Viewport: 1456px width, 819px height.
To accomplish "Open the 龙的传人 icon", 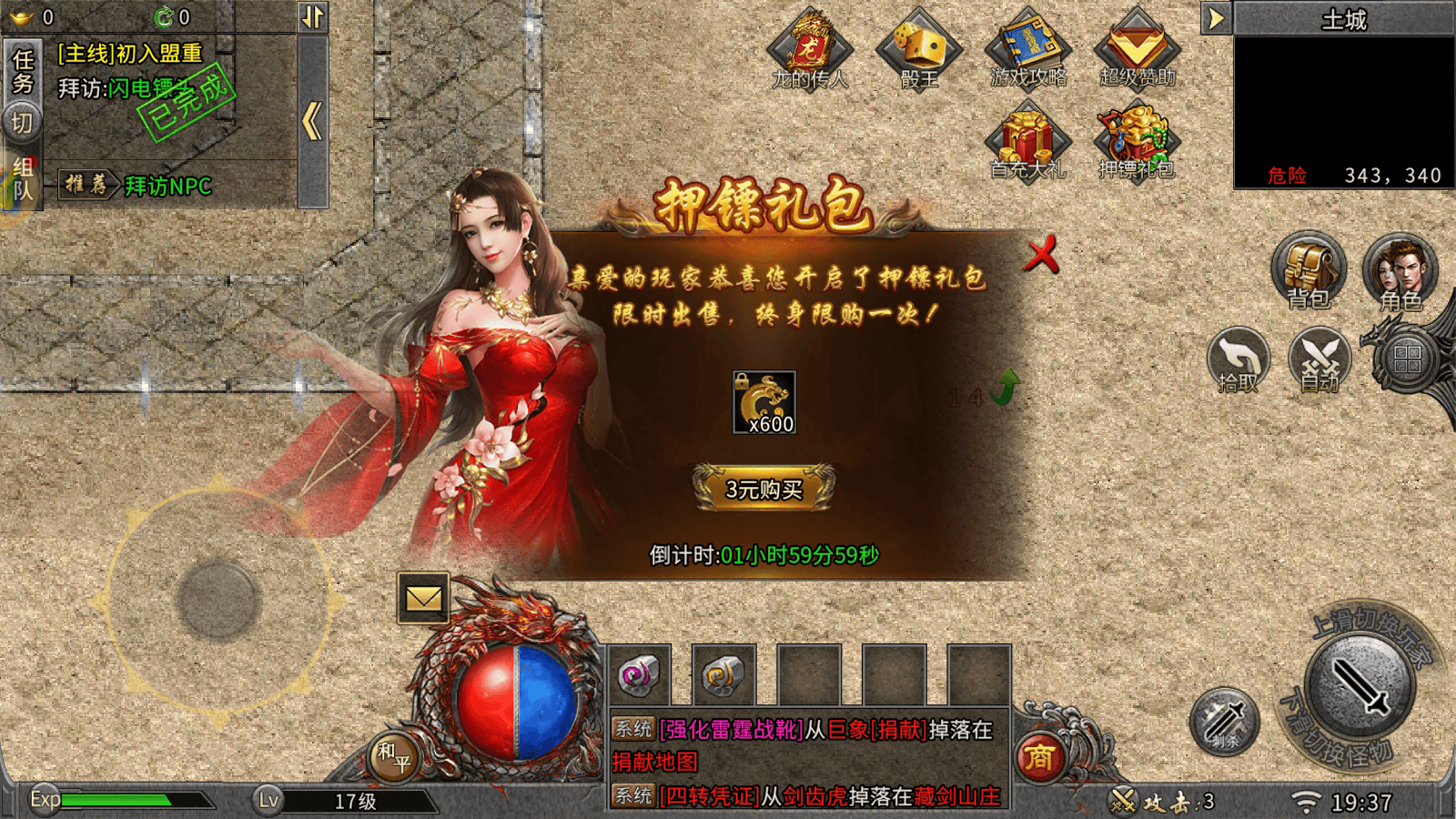I will 810,51.
